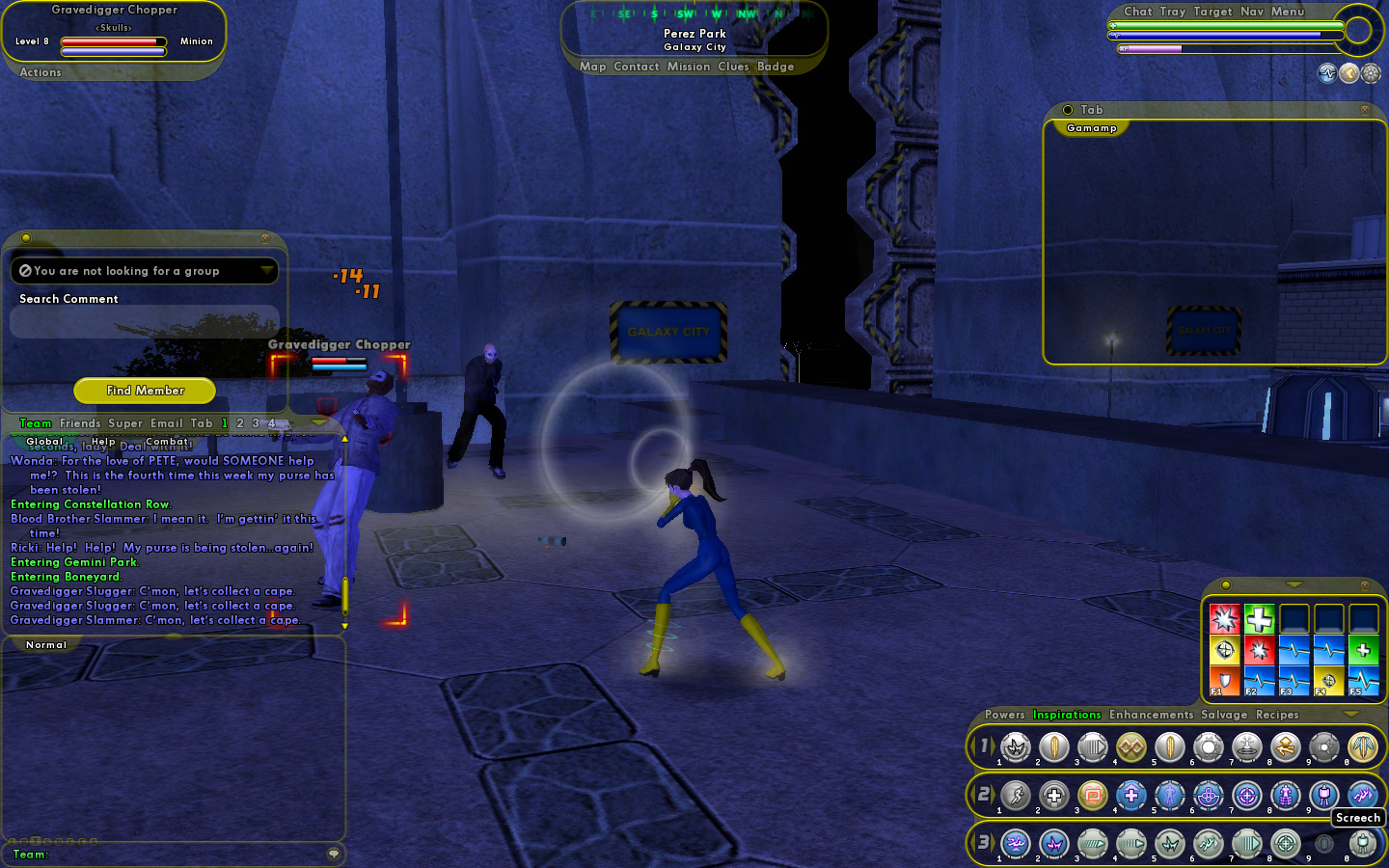Use the green cross healing inspiration, top row
The image size is (1389, 868).
pyautogui.click(x=1259, y=618)
